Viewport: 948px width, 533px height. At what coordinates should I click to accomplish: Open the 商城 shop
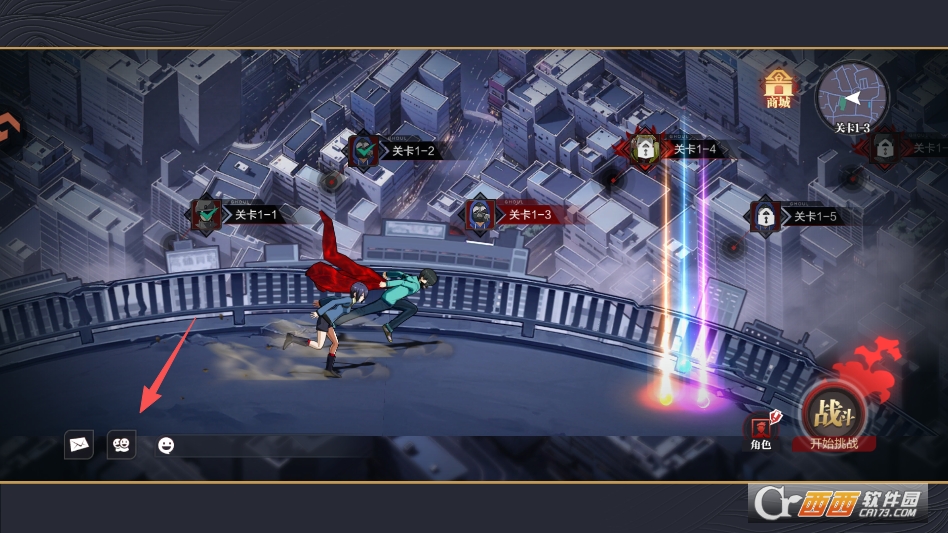[x=777, y=89]
